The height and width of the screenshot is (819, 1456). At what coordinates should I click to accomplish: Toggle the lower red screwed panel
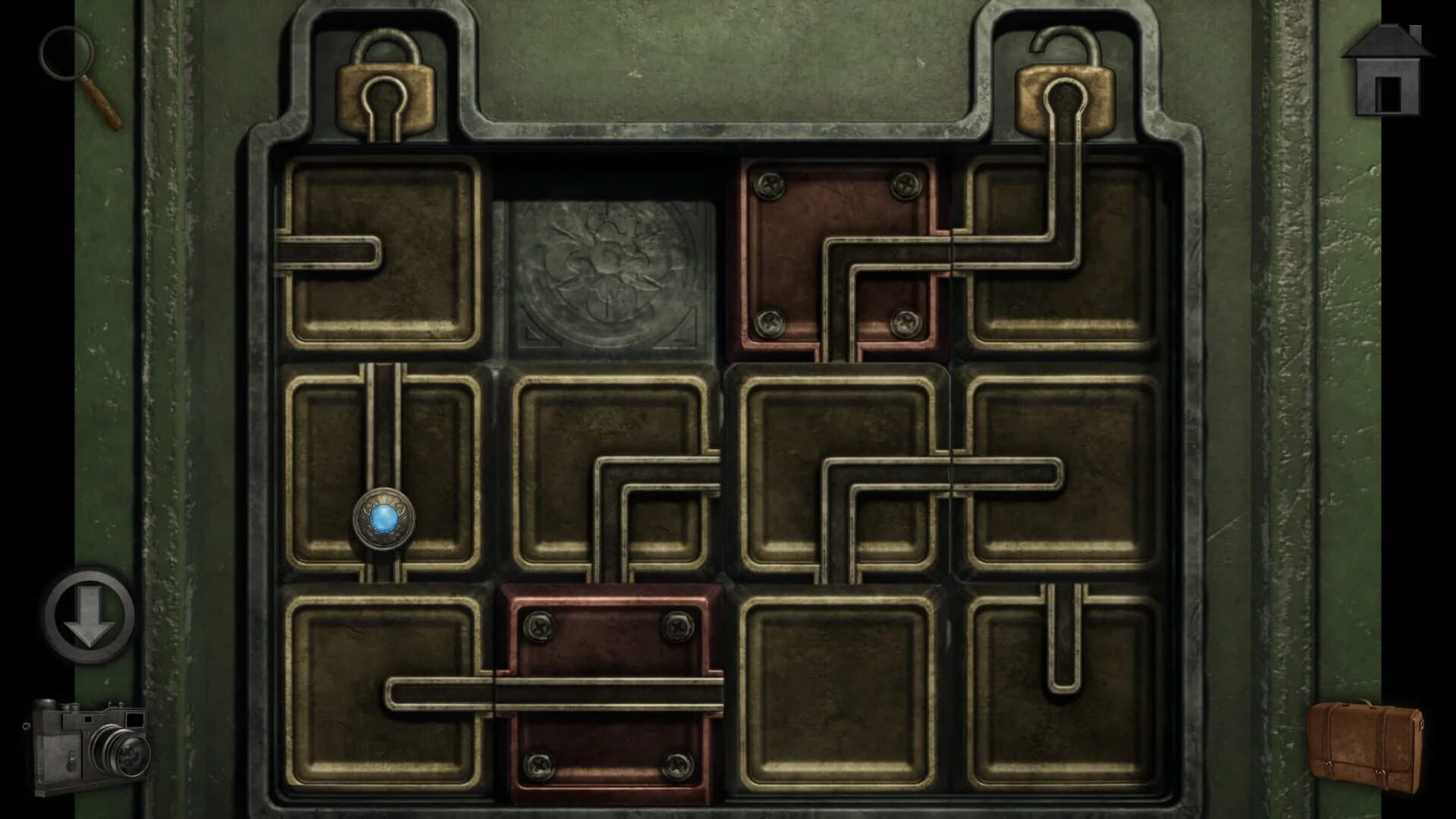coord(607,690)
